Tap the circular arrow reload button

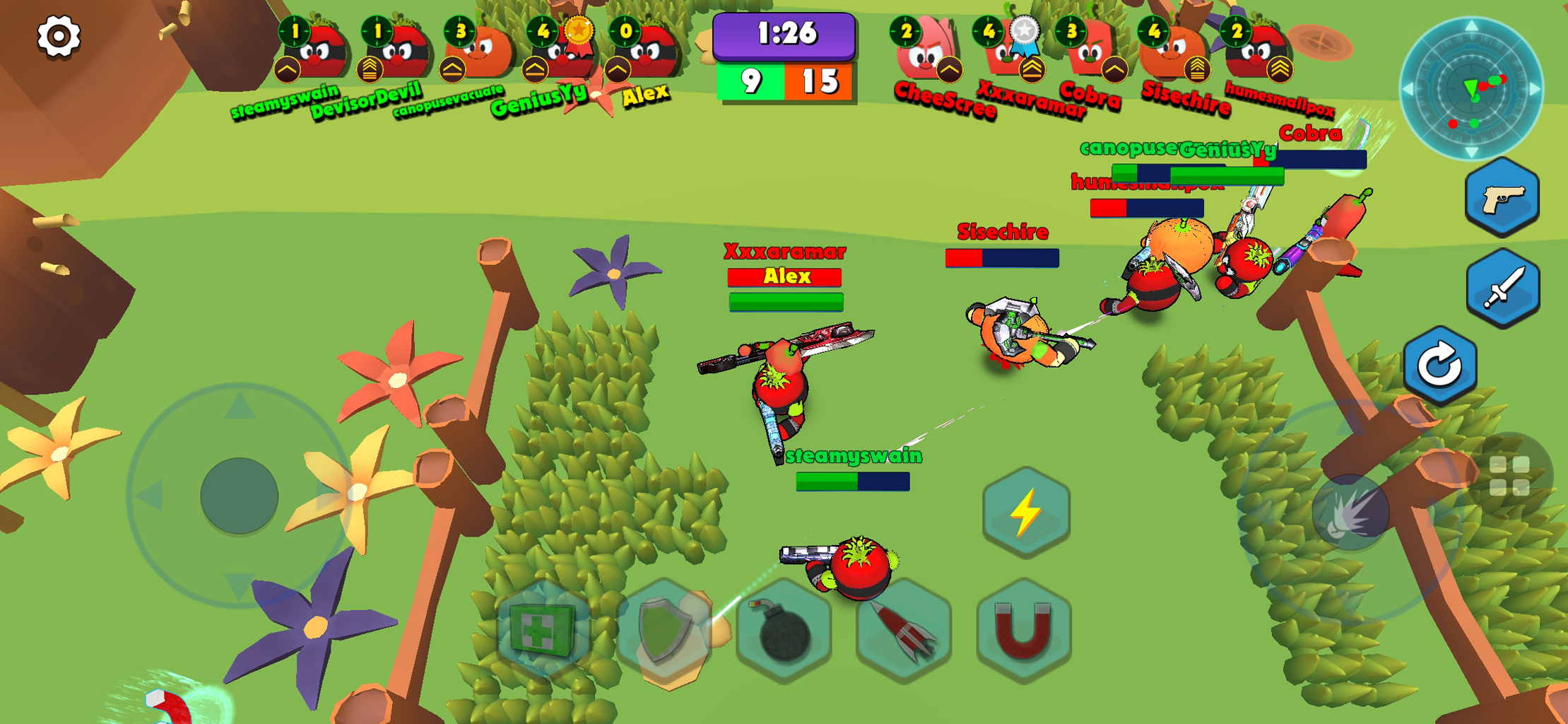coord(1440,366)
